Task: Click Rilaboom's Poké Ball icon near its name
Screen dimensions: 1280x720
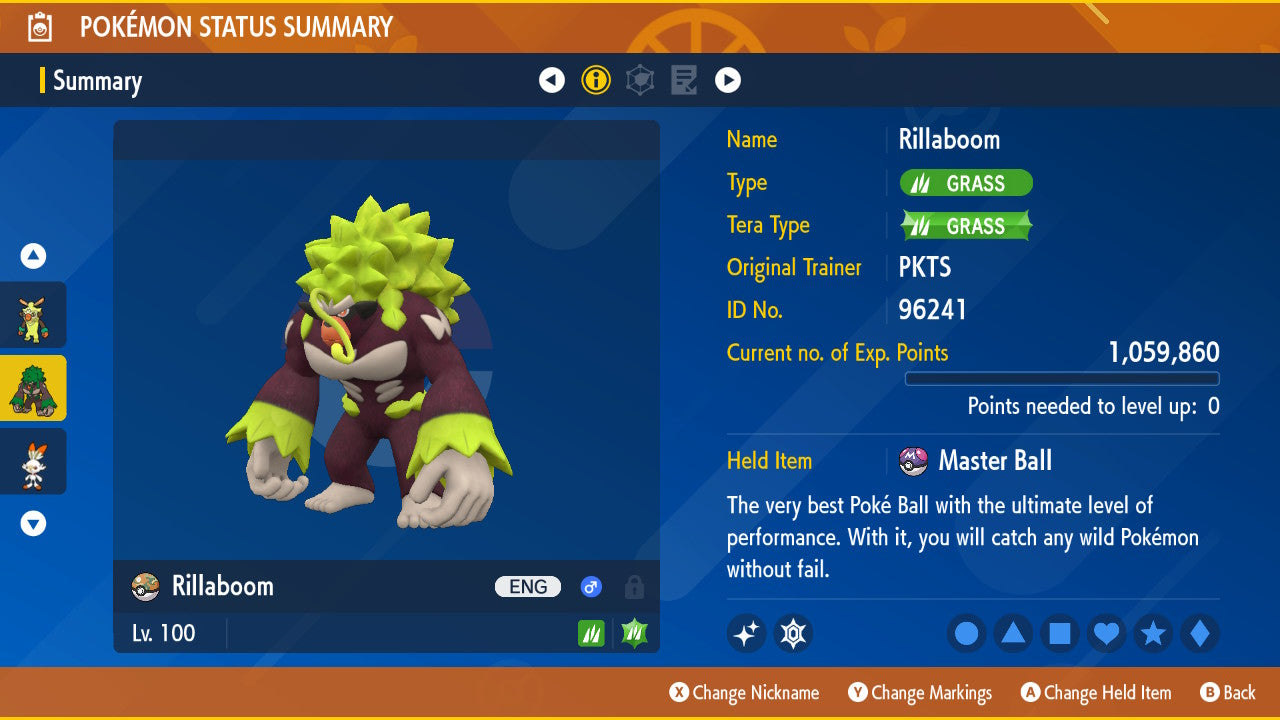Action: (x=144, y=587)
